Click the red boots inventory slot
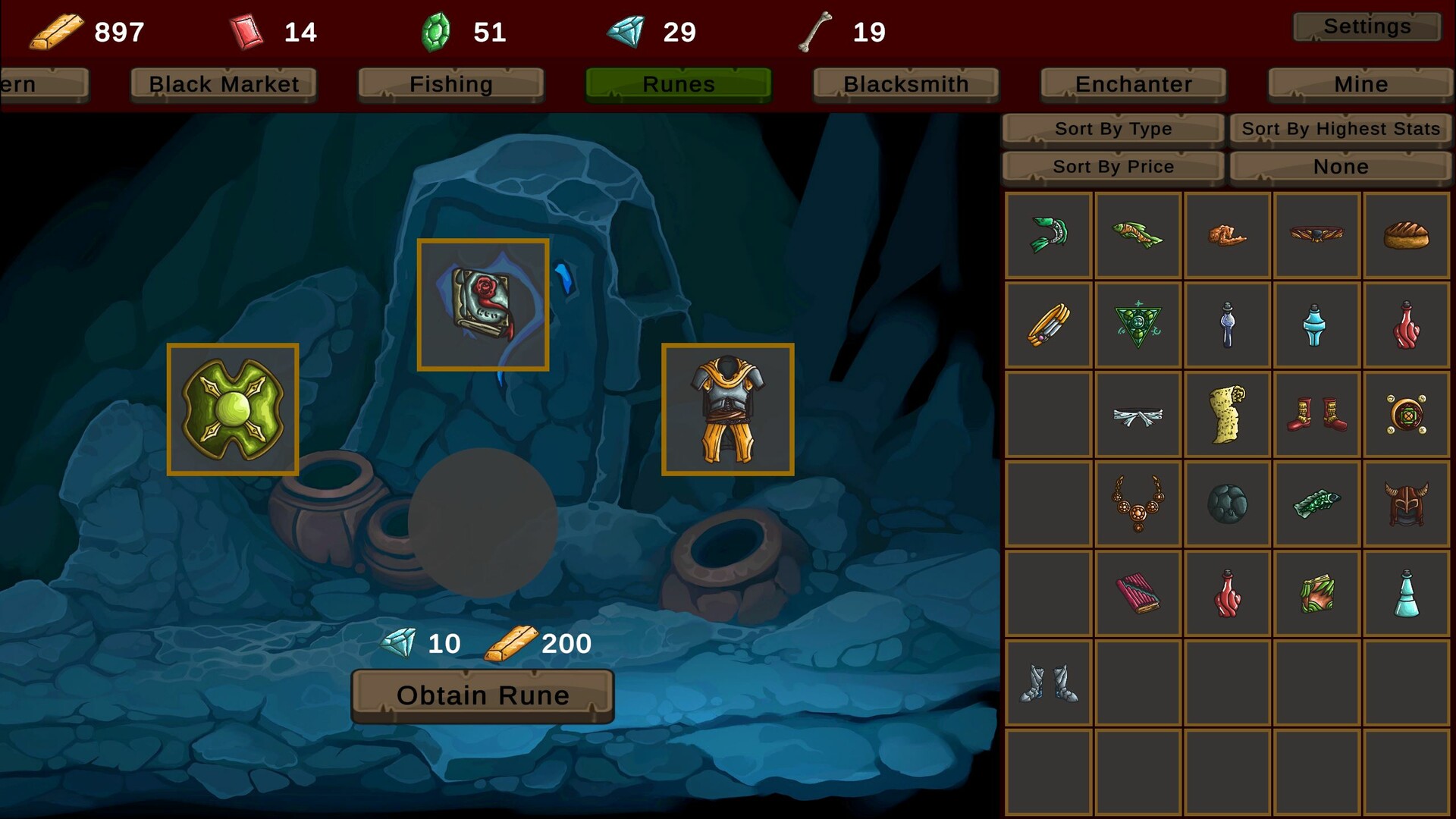Screen dimensions: 1456x819 coord(1316,414)
